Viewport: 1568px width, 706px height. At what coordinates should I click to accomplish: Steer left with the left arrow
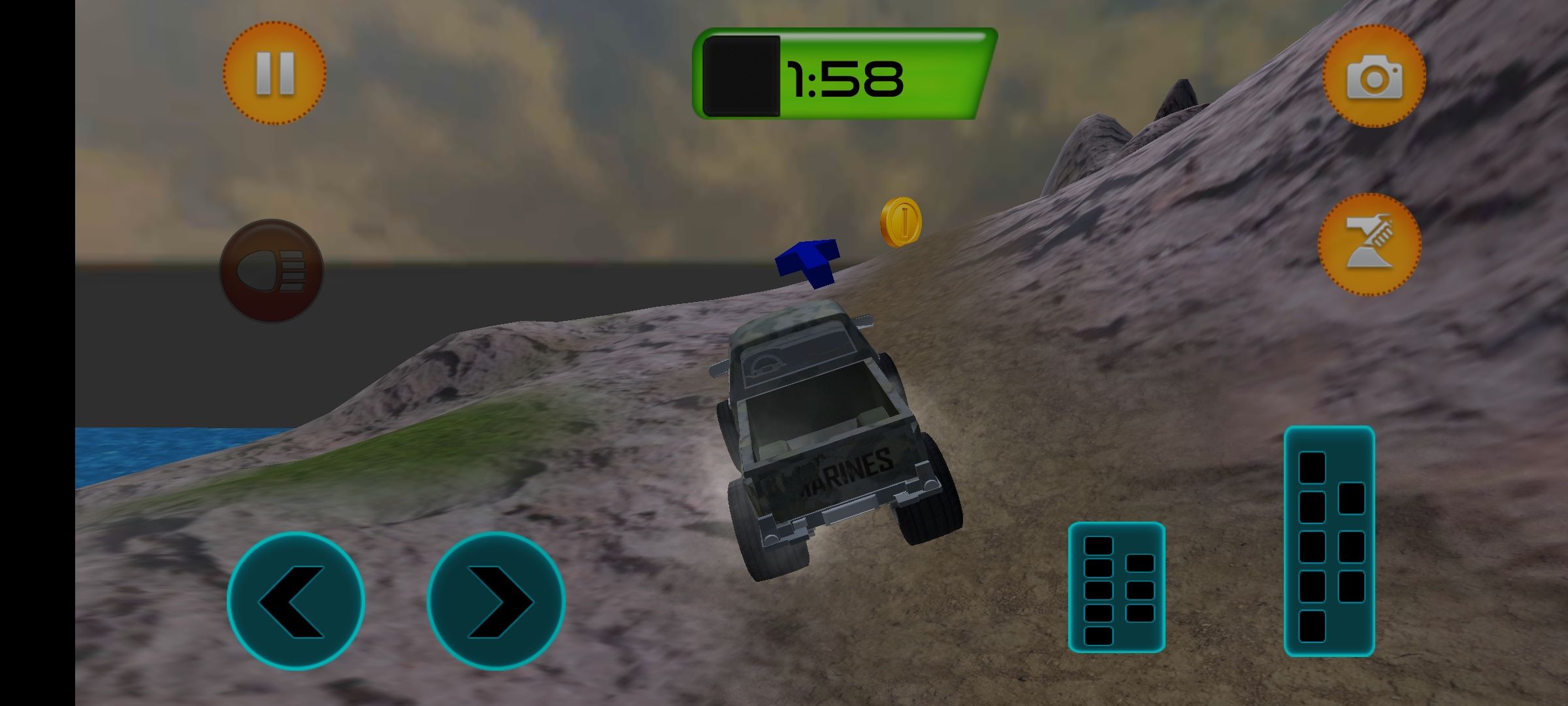tap(296, 601)
